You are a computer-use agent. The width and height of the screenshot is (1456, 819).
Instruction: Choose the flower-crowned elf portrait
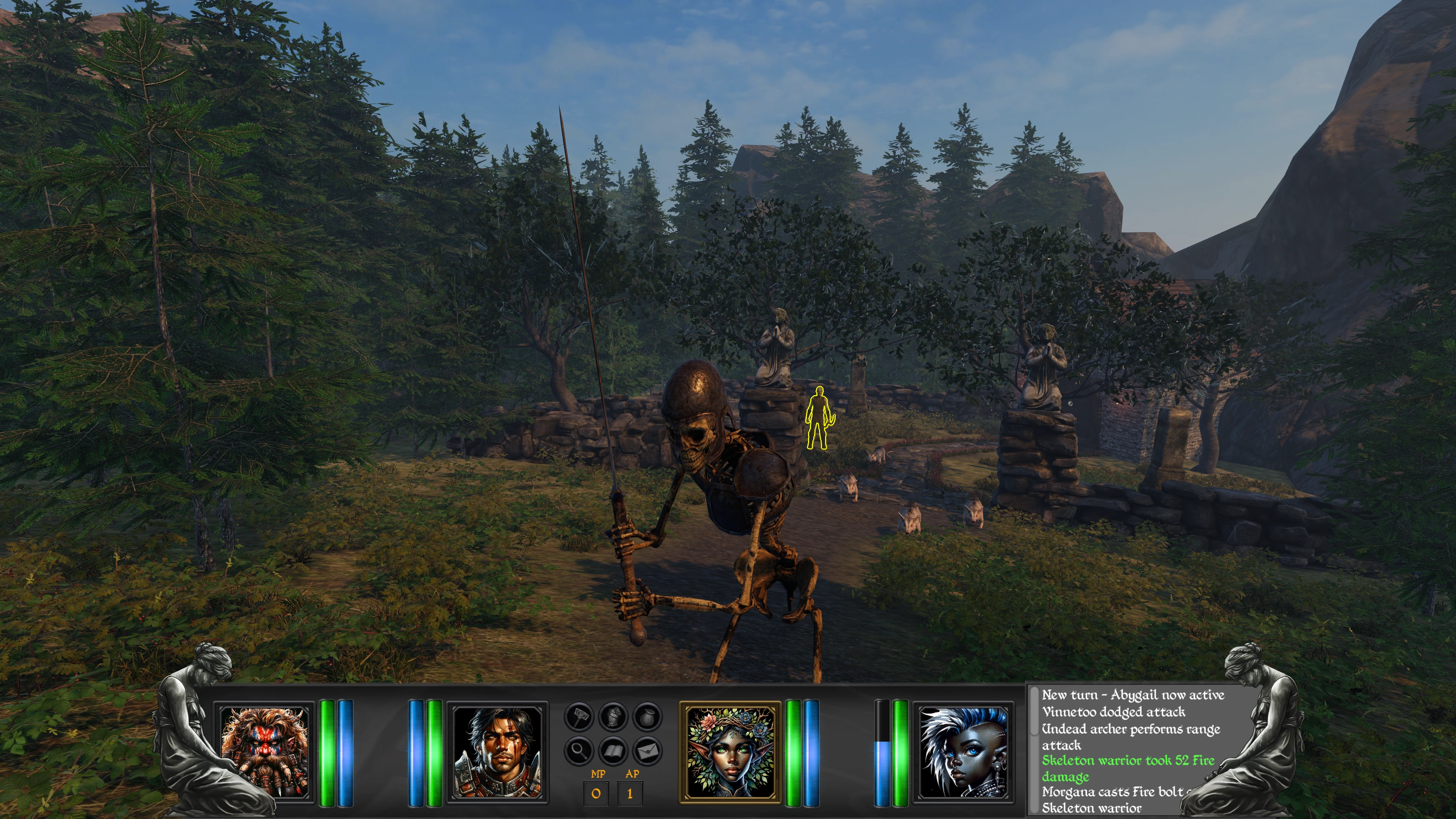[730, 752]
